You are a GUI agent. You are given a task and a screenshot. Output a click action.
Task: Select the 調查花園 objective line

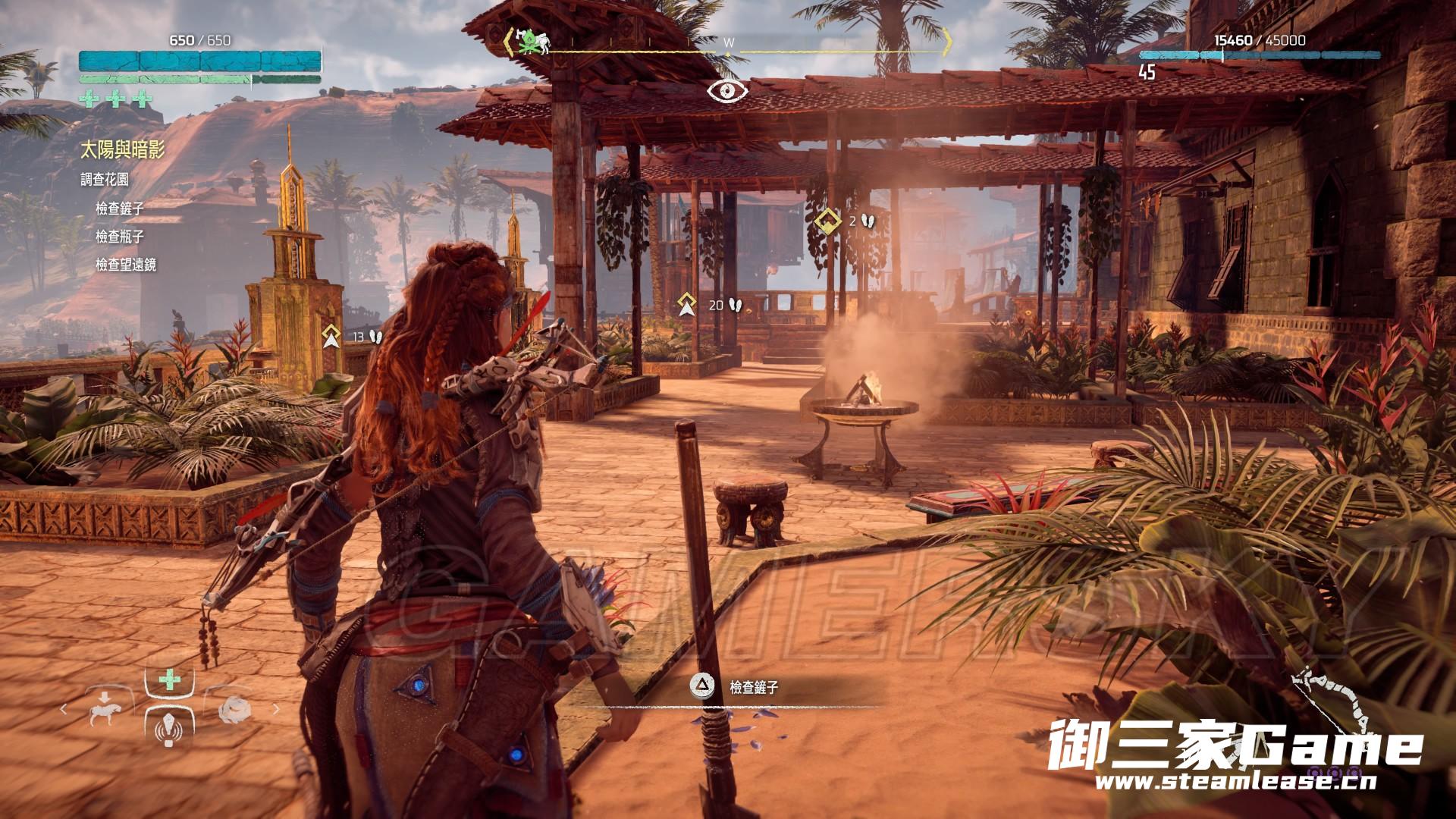pos(105,180)
